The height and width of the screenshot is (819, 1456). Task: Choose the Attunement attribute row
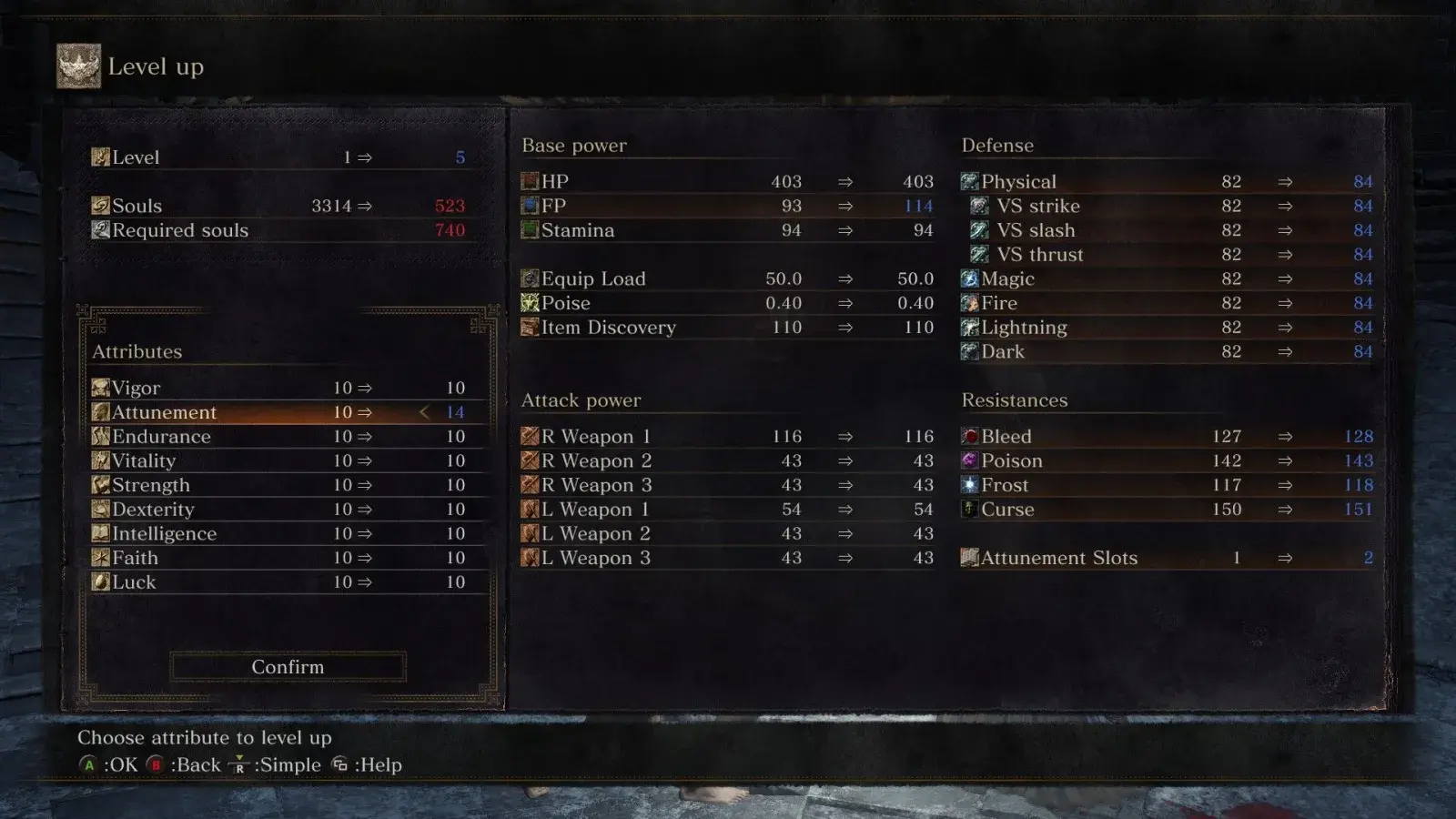click(x=288, y=412)
